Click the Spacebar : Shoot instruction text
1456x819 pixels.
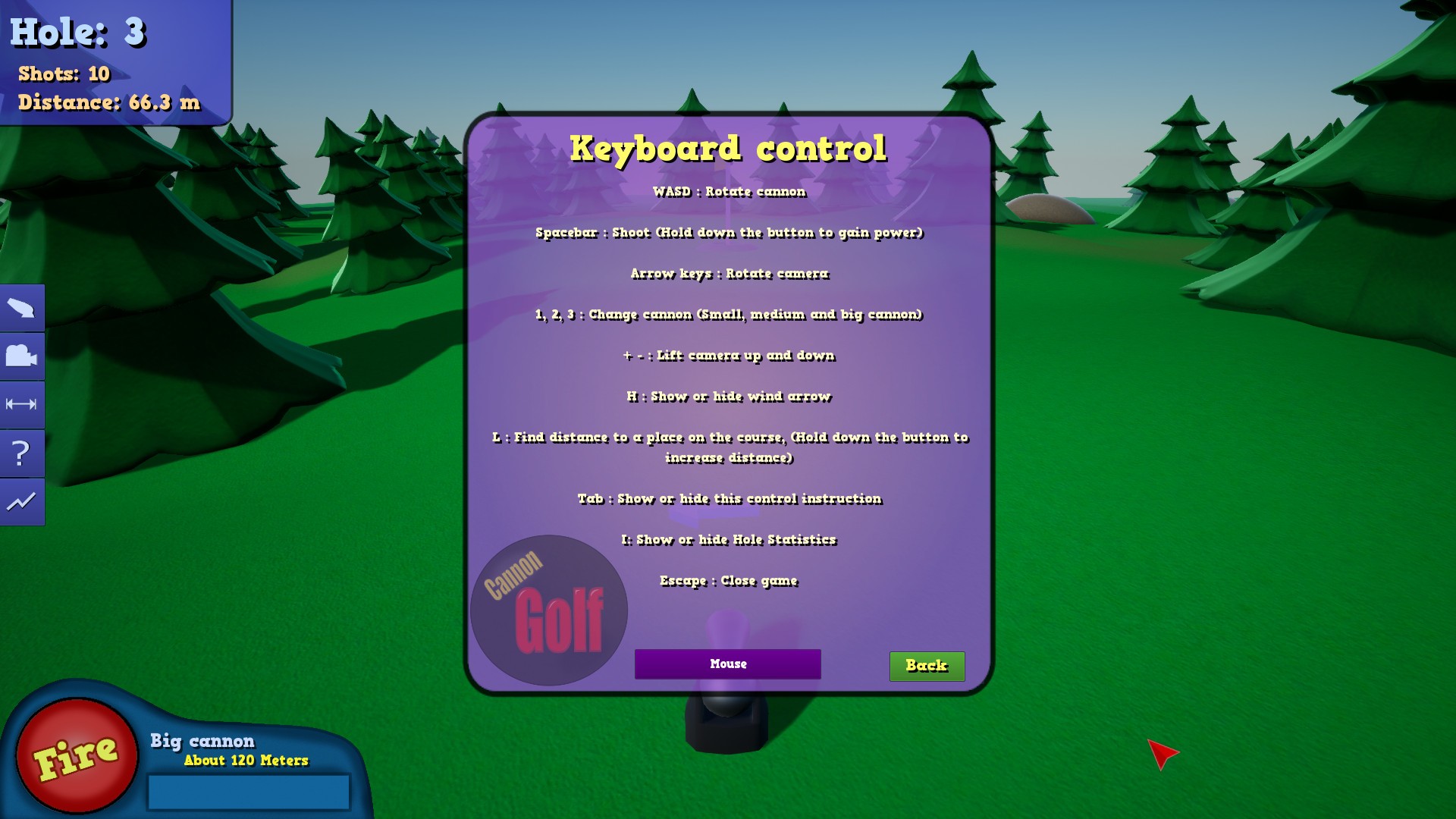727,233
